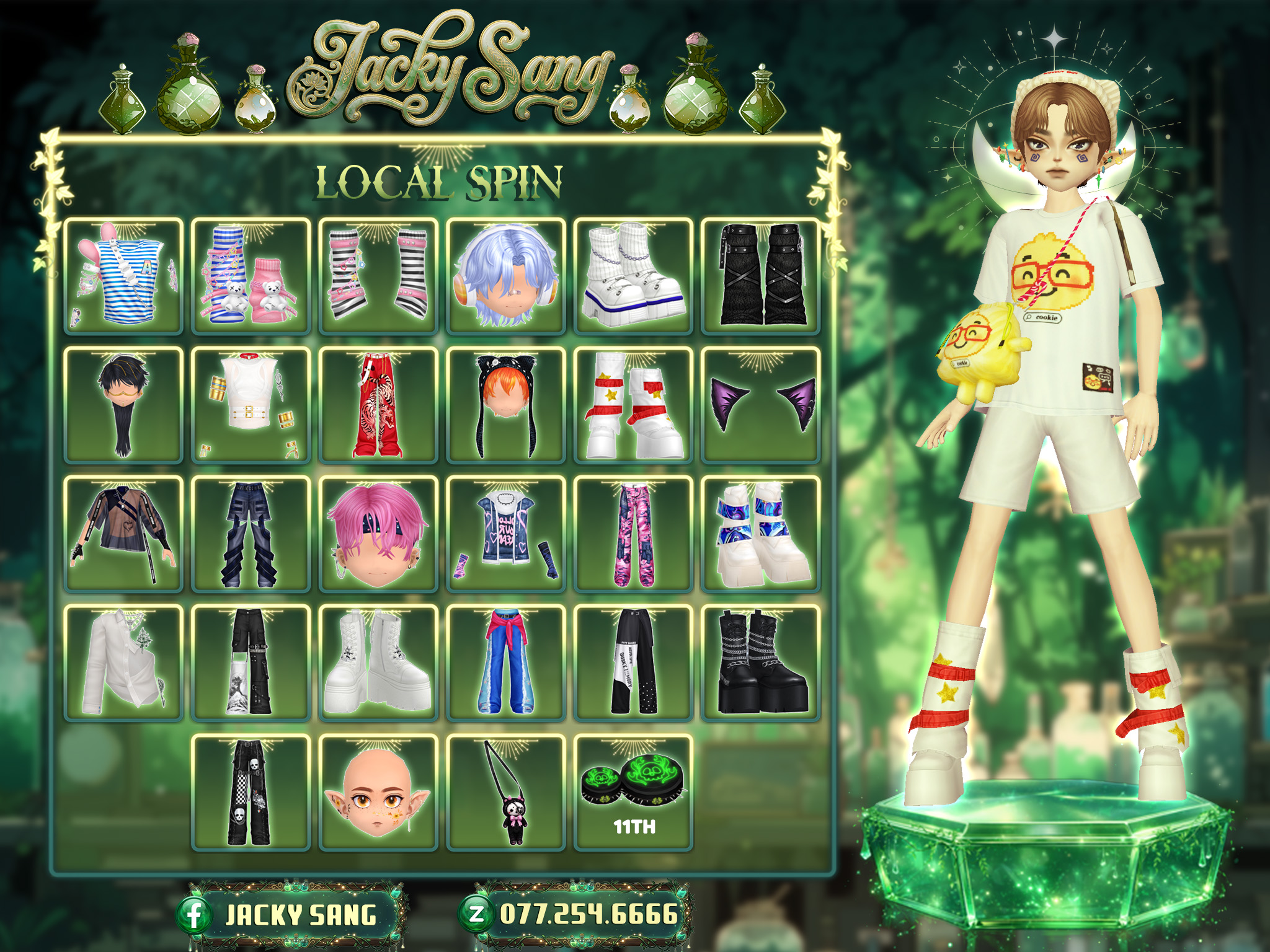Pick the red tiger print pants
The width and height of the screenshot is (1270, 952).
378,405
